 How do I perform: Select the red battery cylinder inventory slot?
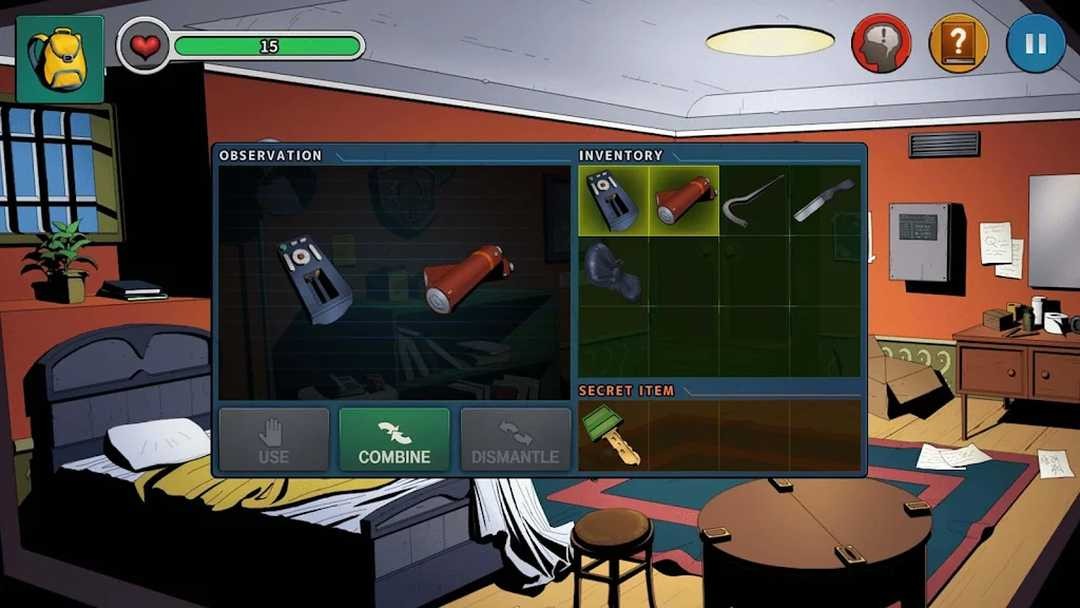tap(684, 200)
